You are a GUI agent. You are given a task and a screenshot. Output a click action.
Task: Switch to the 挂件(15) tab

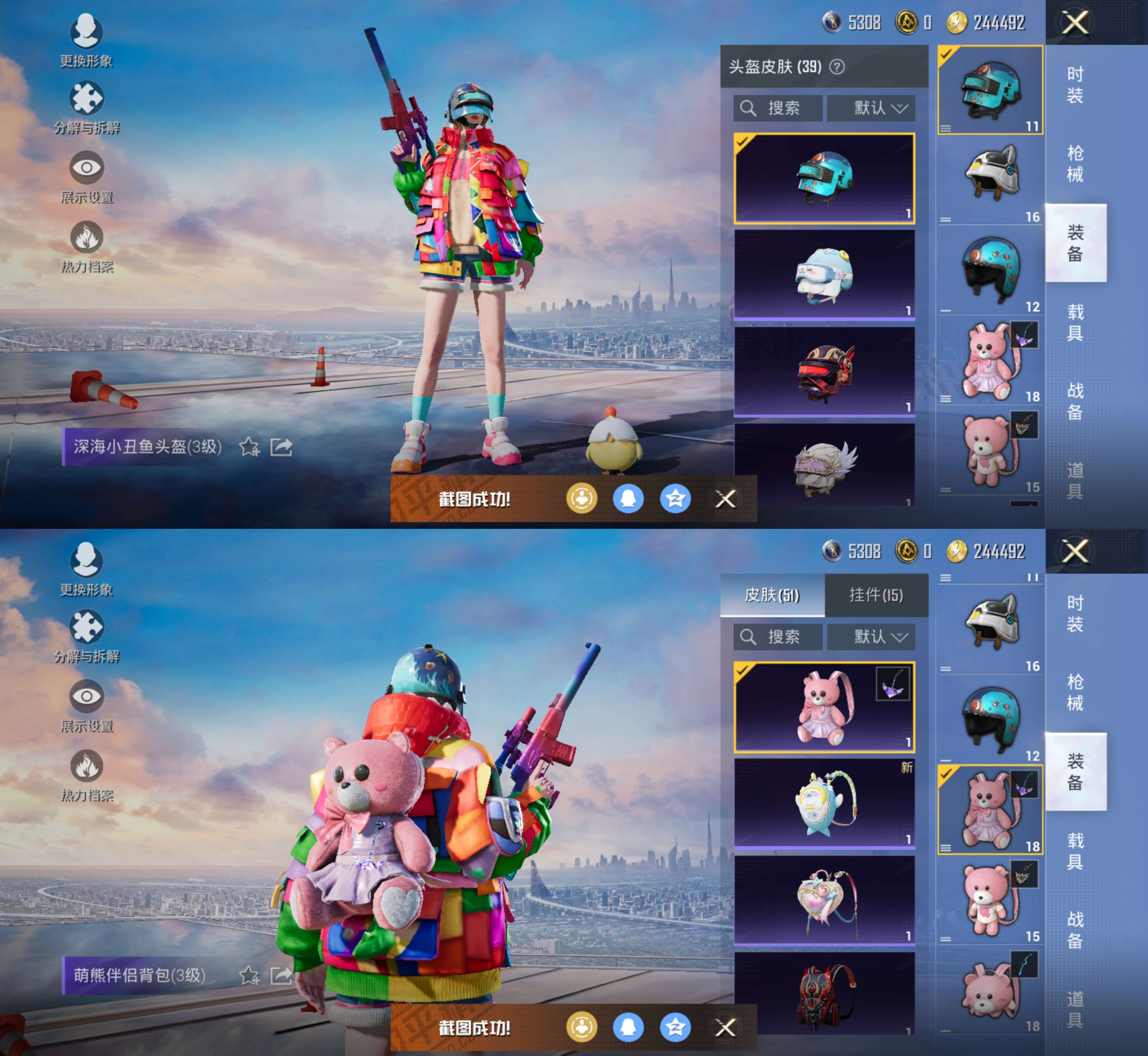pos(876,596)
